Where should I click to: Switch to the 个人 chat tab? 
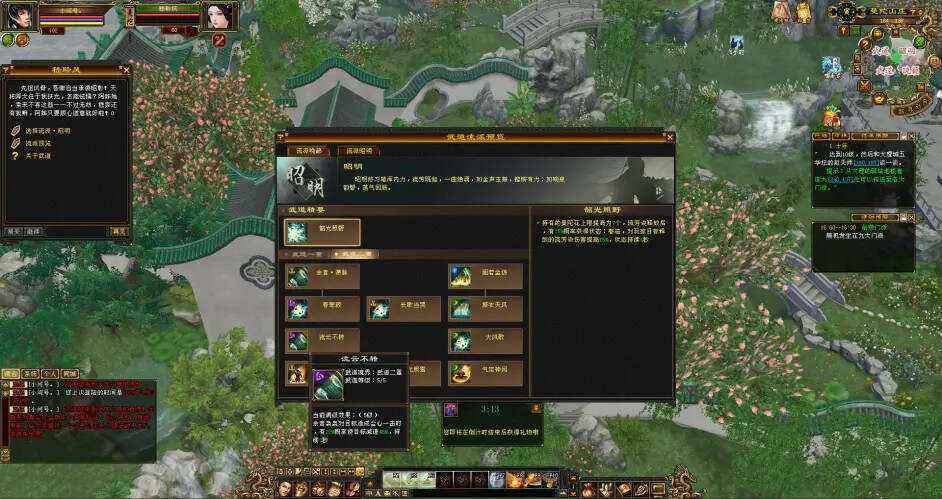49,373
